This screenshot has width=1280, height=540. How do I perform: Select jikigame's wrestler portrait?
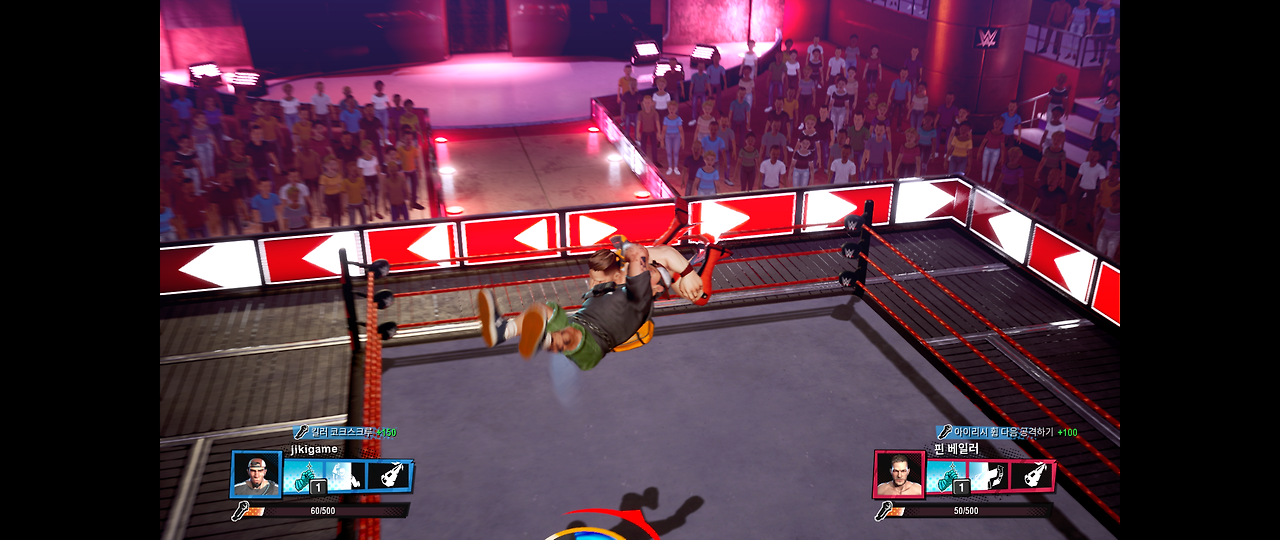(256, 474)
